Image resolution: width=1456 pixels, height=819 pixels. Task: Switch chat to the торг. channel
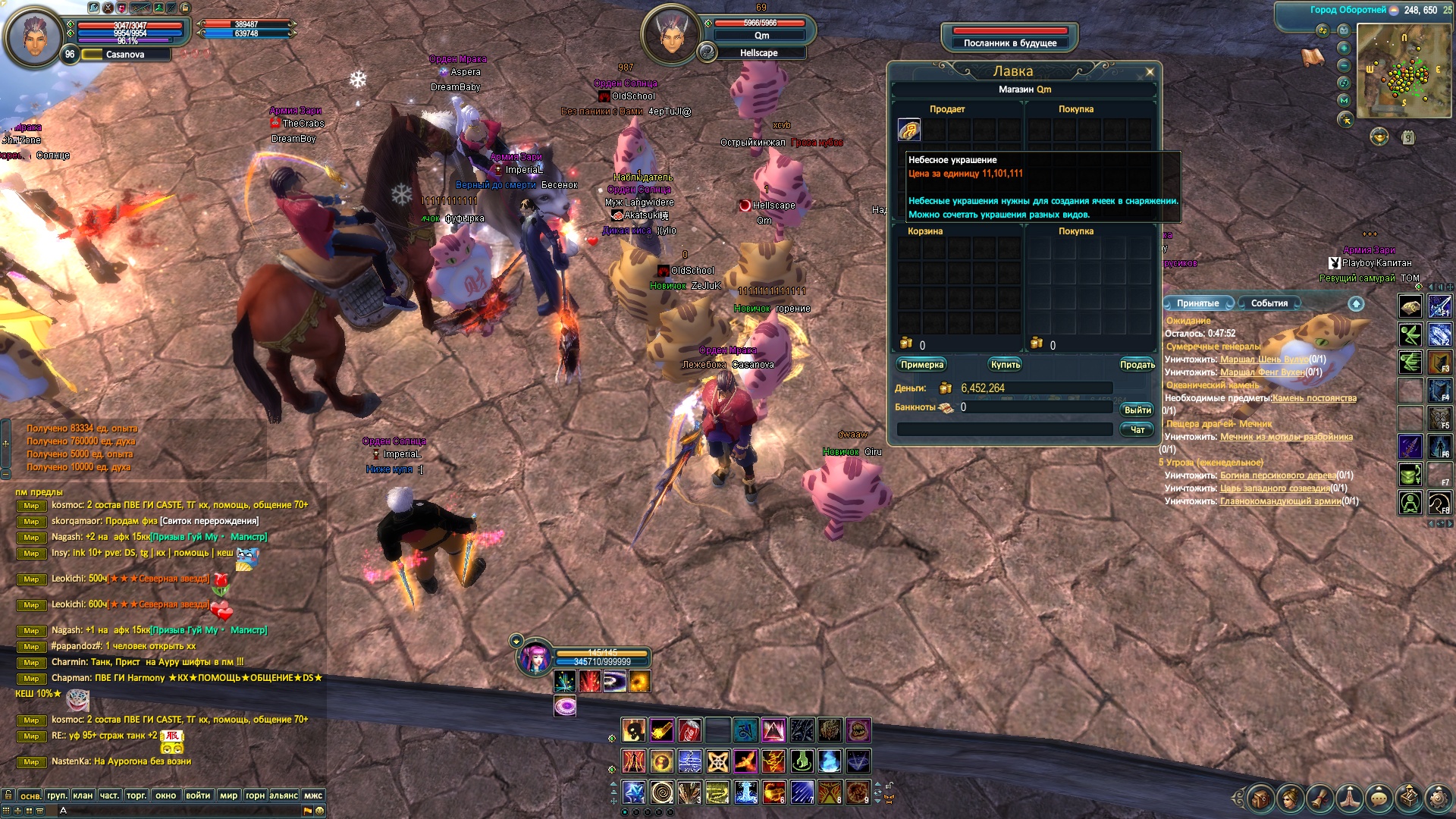136,795
